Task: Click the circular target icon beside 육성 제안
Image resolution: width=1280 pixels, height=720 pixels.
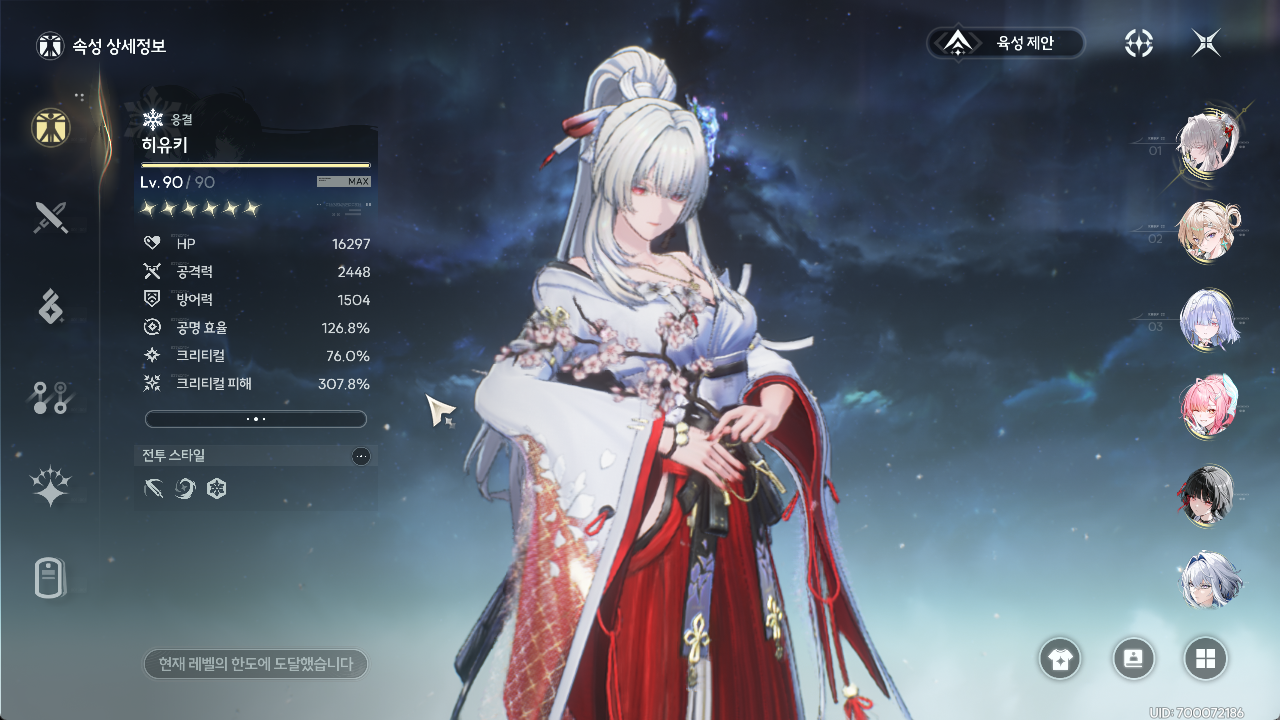Action: pyautogui.click(x=1139, y=43)
